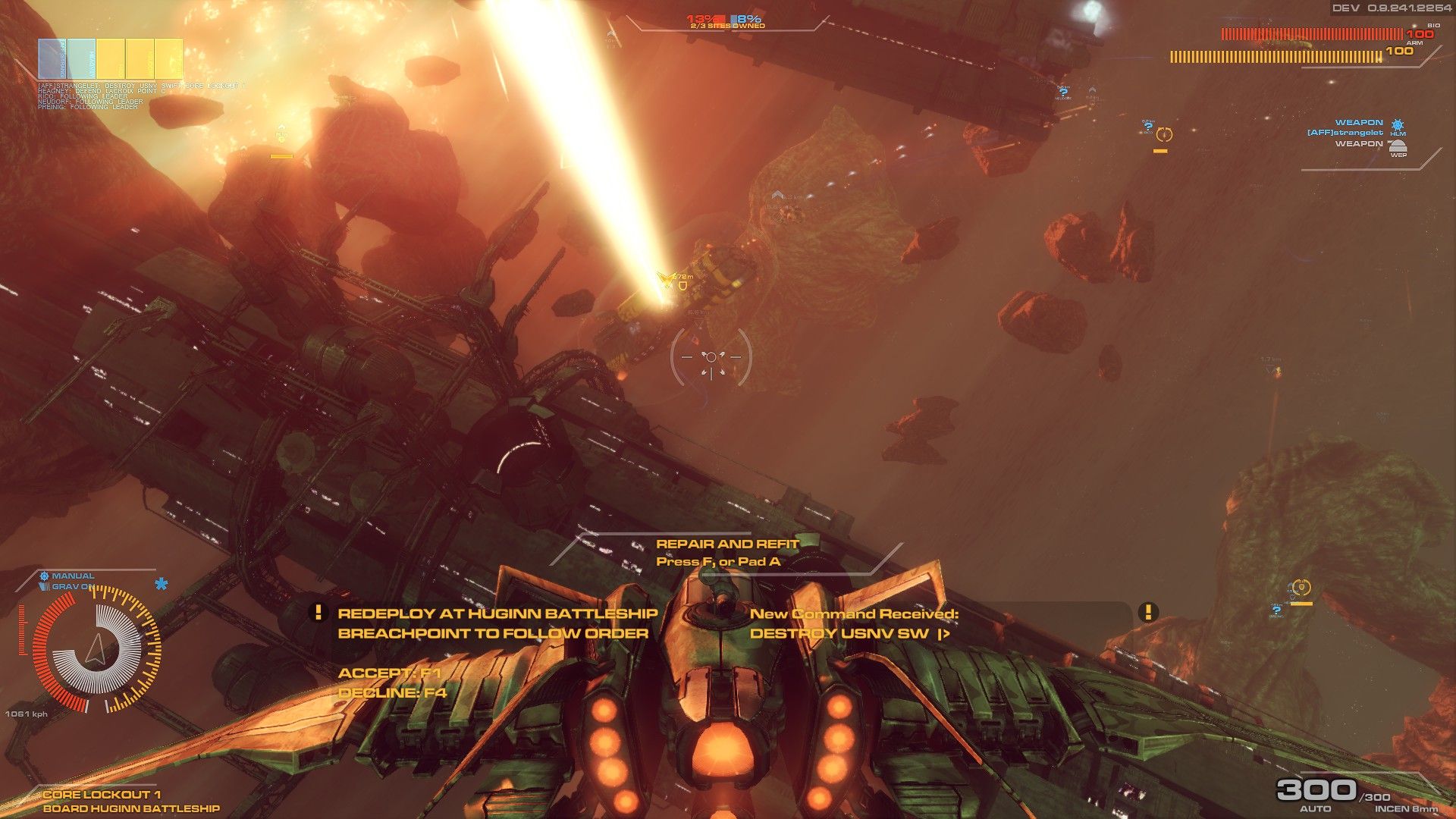Click the blue question mark marker near strangelet

(x=1148, y=127)
